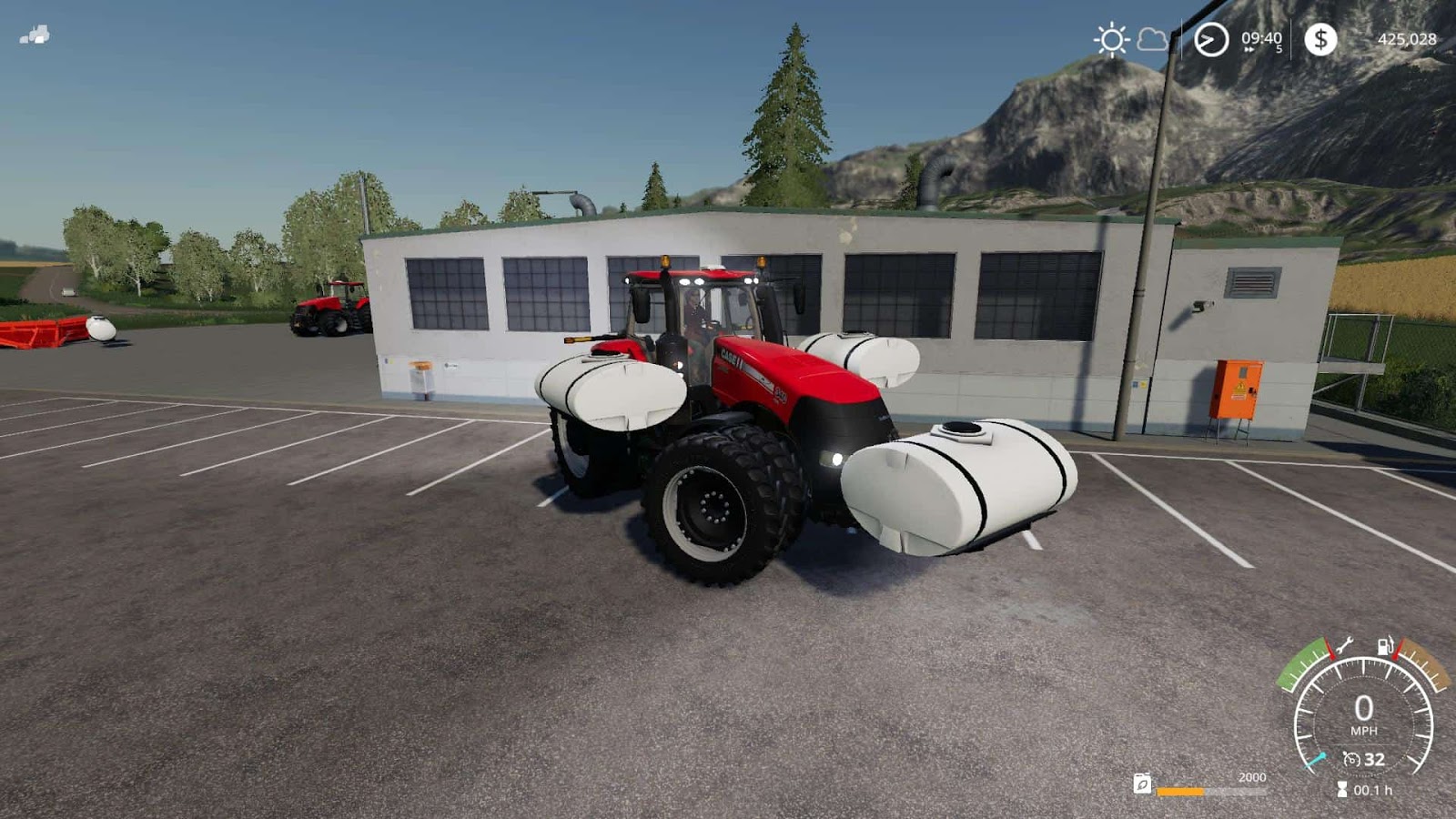Click the cruise control dial icon beside 32

point(1350,759)
